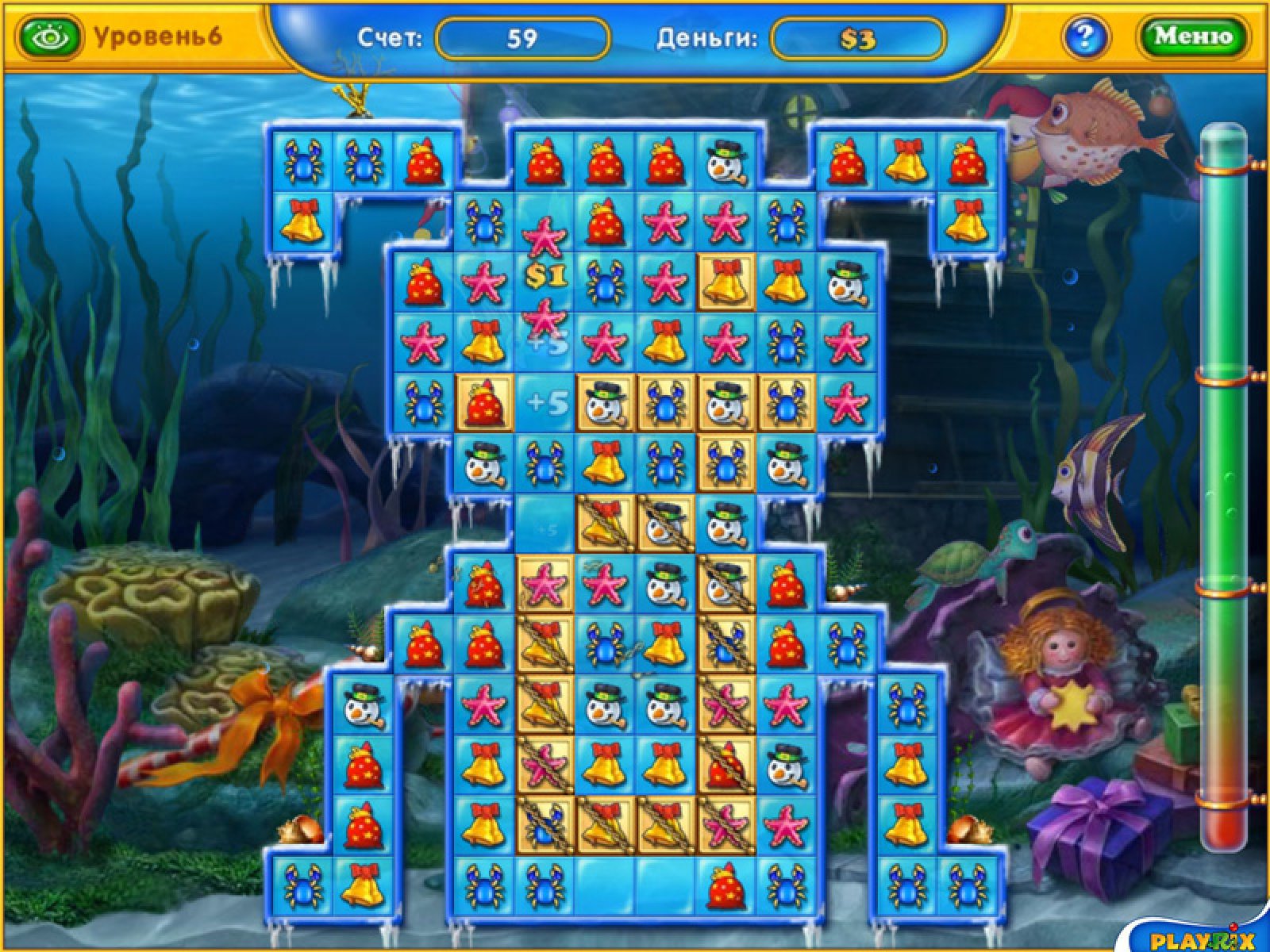Click the blue question mark help button

[1086, 36]
